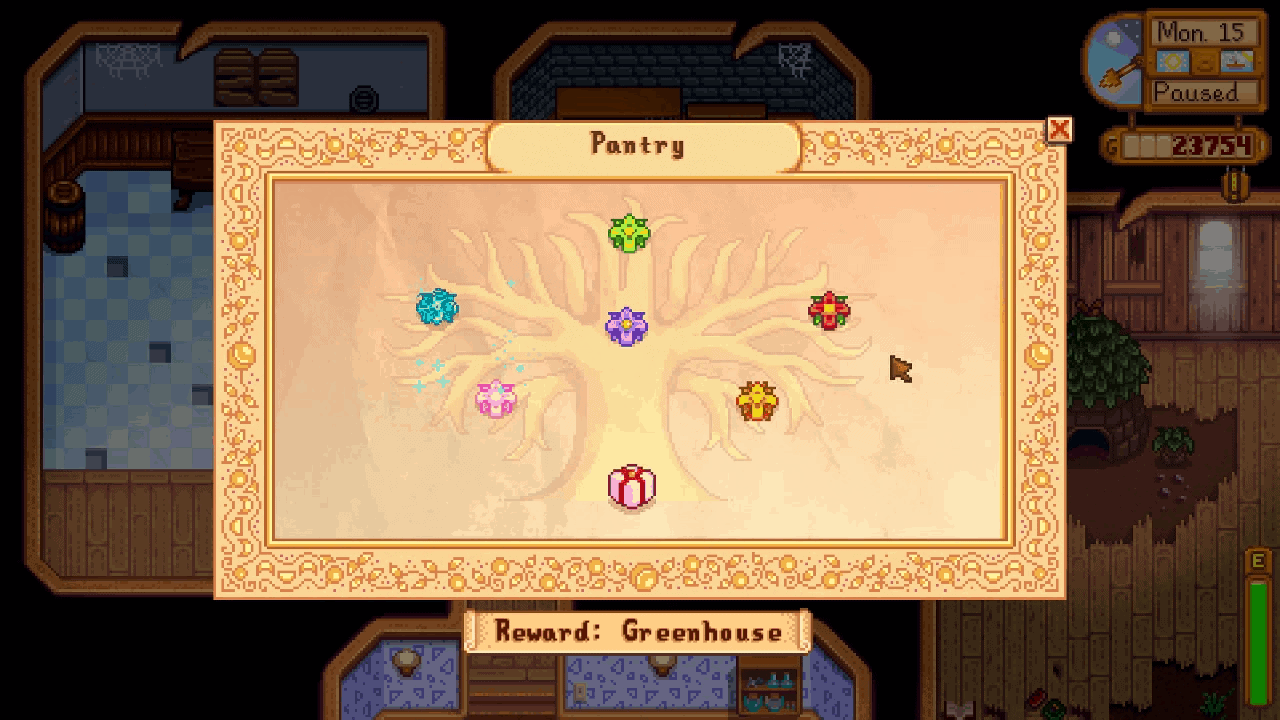Open the green Spring Crops bundle flower
Viewport: 1280px width, 720px height.
[628, 233]
